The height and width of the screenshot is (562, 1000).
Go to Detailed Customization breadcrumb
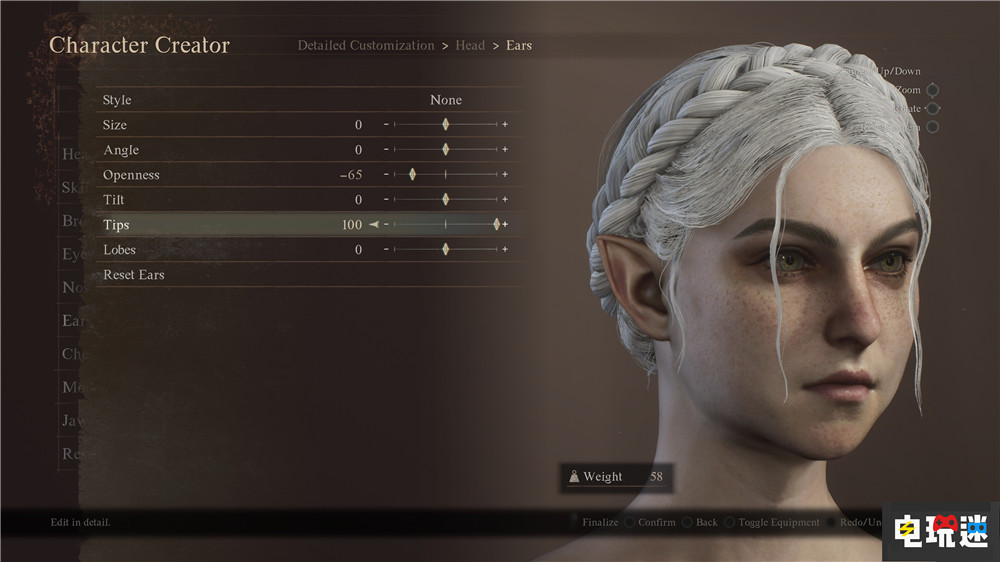(x=366, y=45)
